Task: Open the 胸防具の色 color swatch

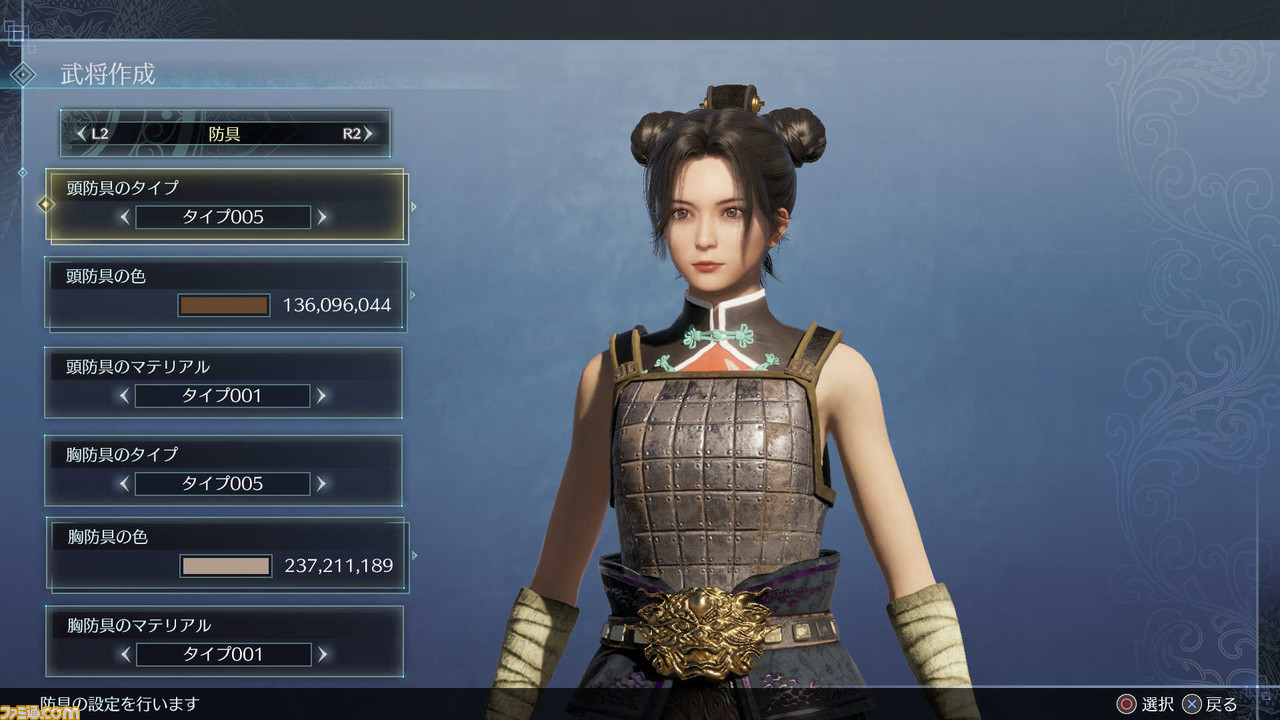Action: [226, 566]
